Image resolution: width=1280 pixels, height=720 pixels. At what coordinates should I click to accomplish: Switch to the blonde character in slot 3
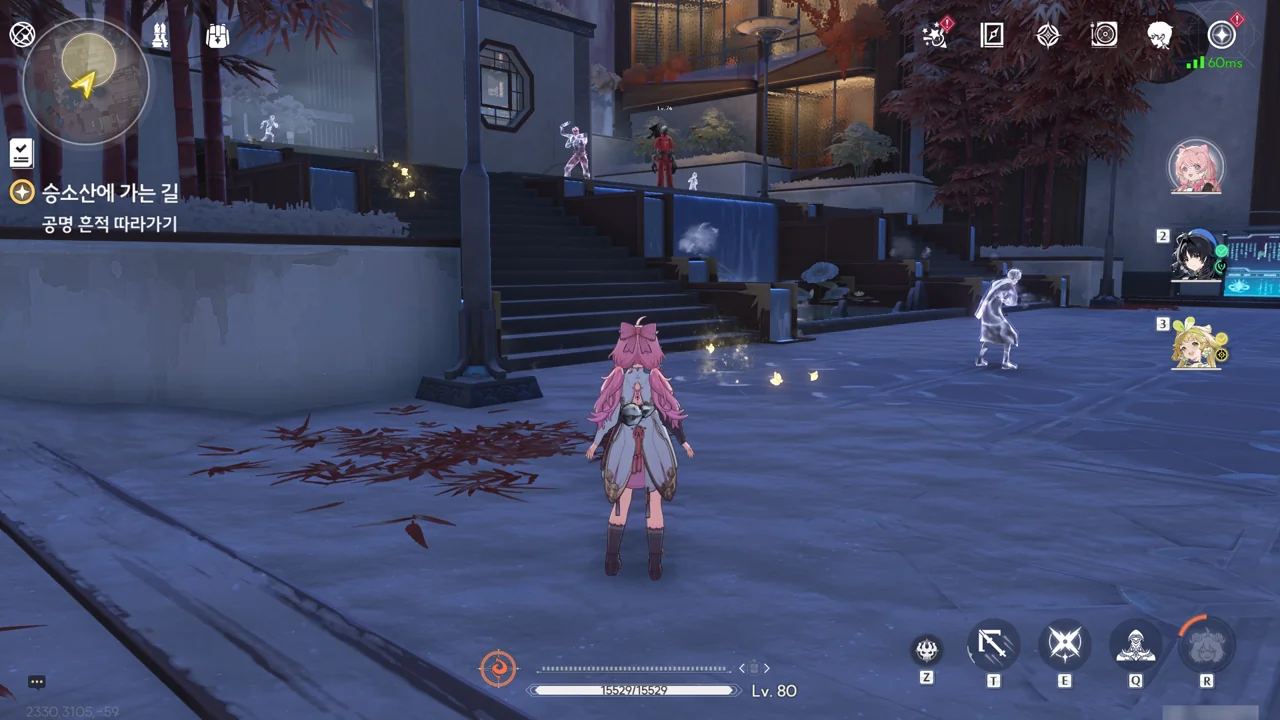1196,344
